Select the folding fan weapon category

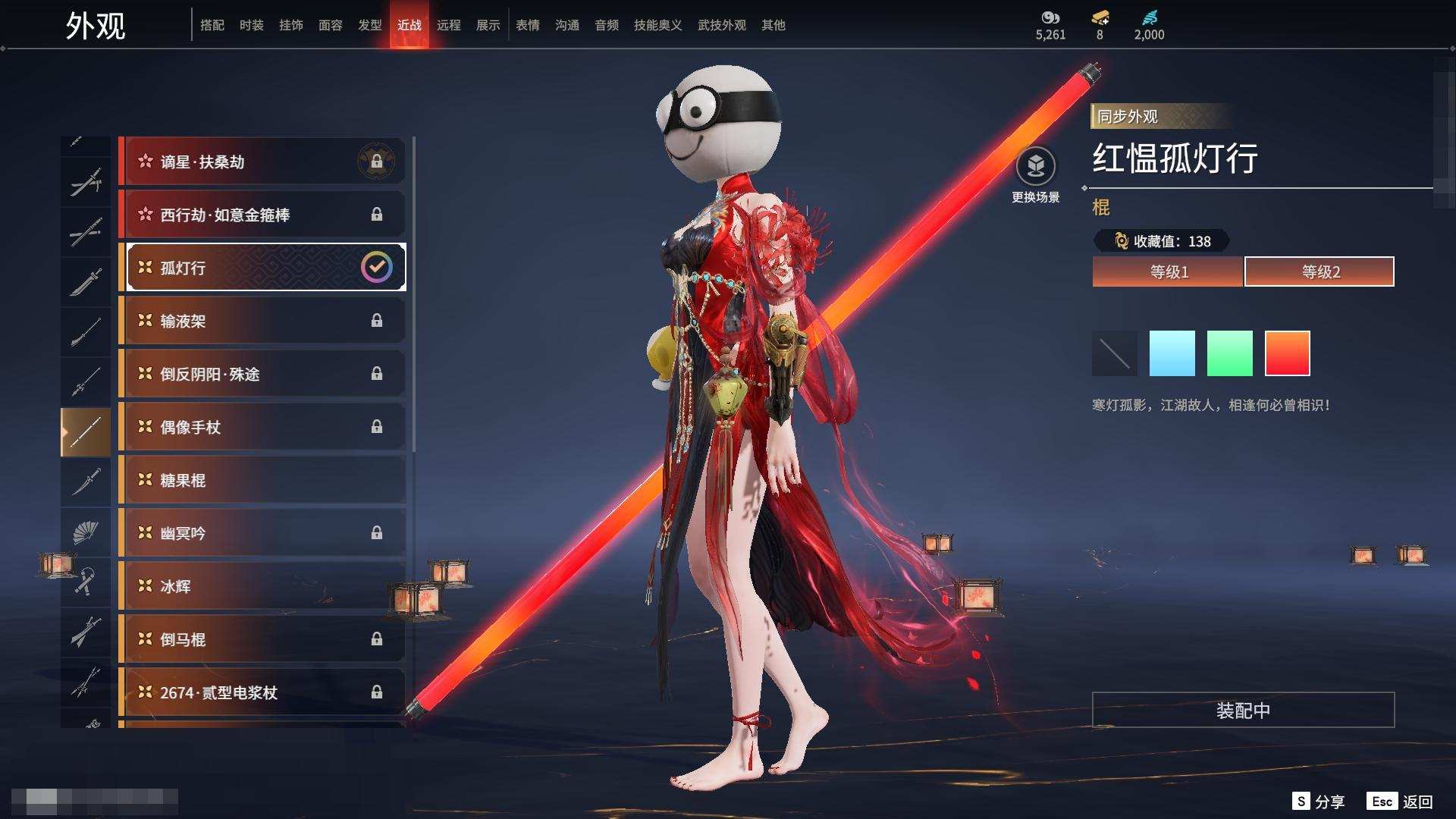click(85, 532)
